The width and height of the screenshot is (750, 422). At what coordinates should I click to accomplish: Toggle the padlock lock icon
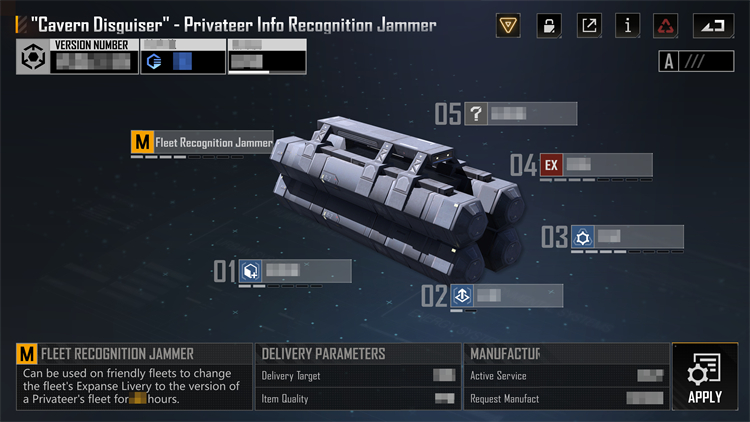tap(549, 26)
